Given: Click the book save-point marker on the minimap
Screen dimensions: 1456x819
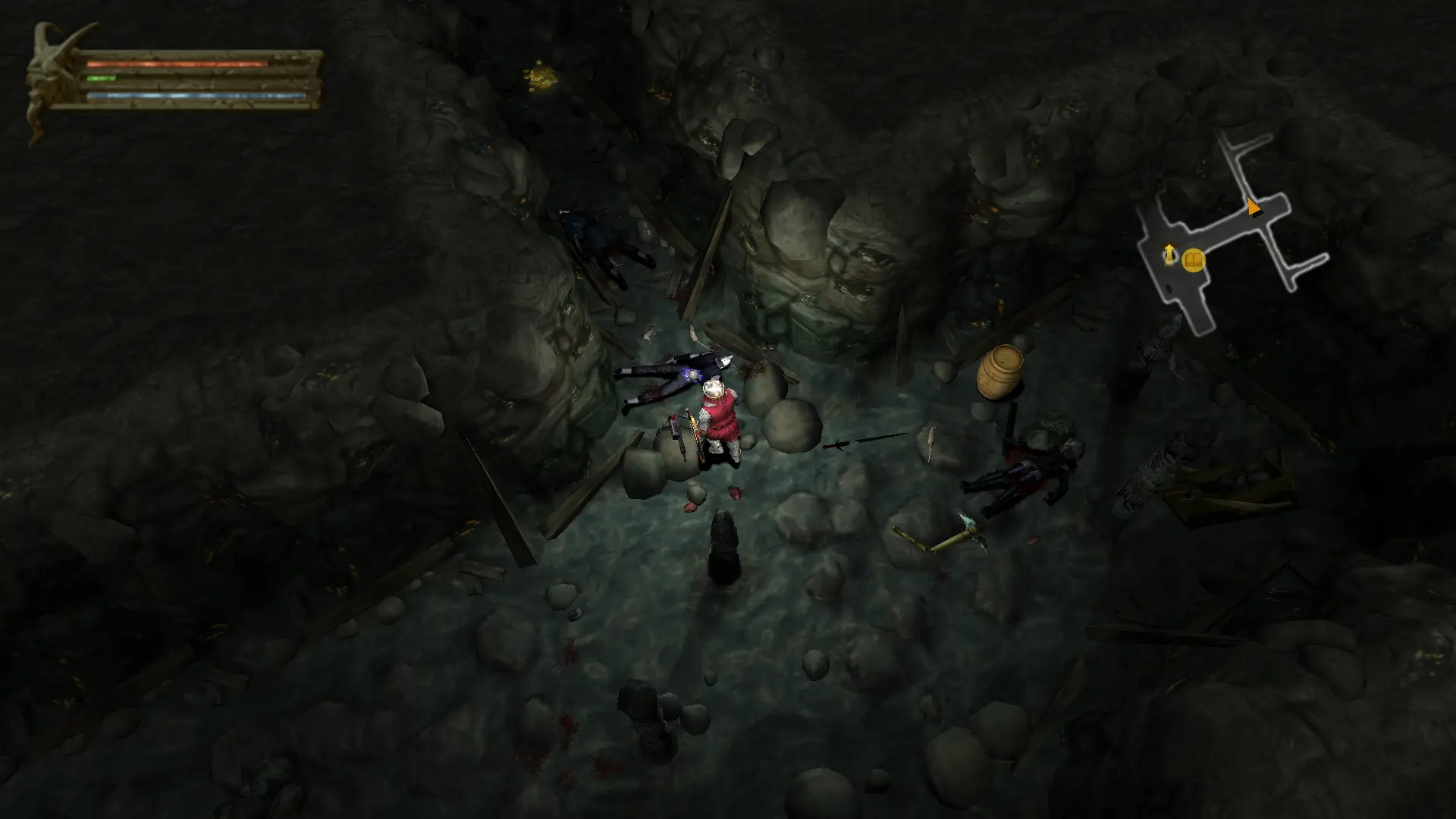Looking at the screenshot, I should (1194, 262).
